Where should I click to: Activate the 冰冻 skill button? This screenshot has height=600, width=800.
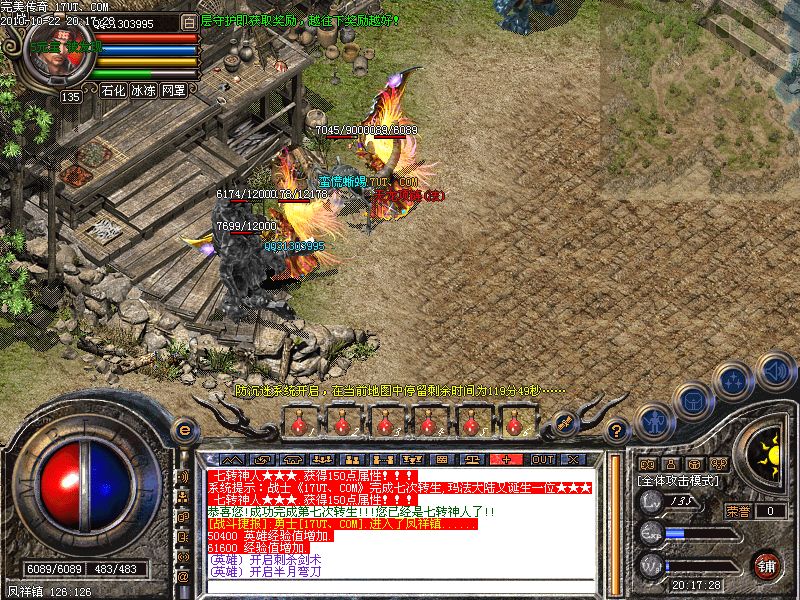pyautogui.click(x=144, y=90)
